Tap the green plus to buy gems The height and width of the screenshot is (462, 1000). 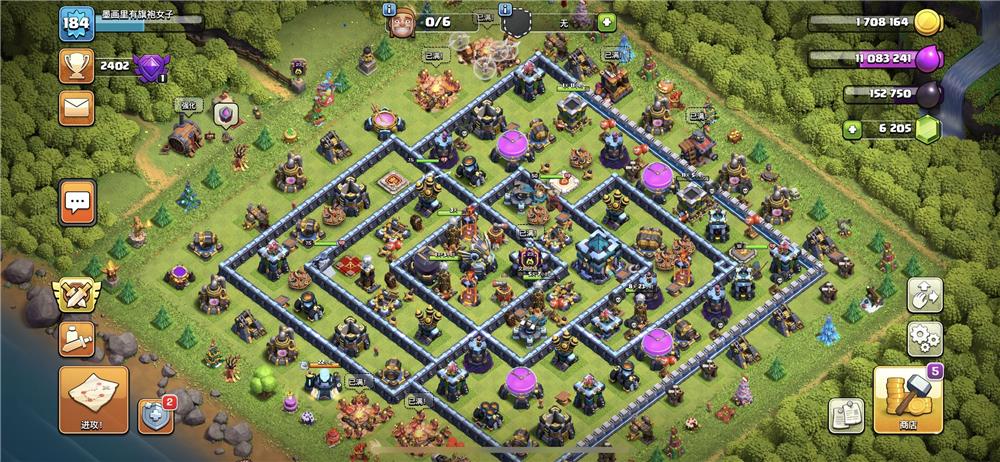click(x=852, y=128)
